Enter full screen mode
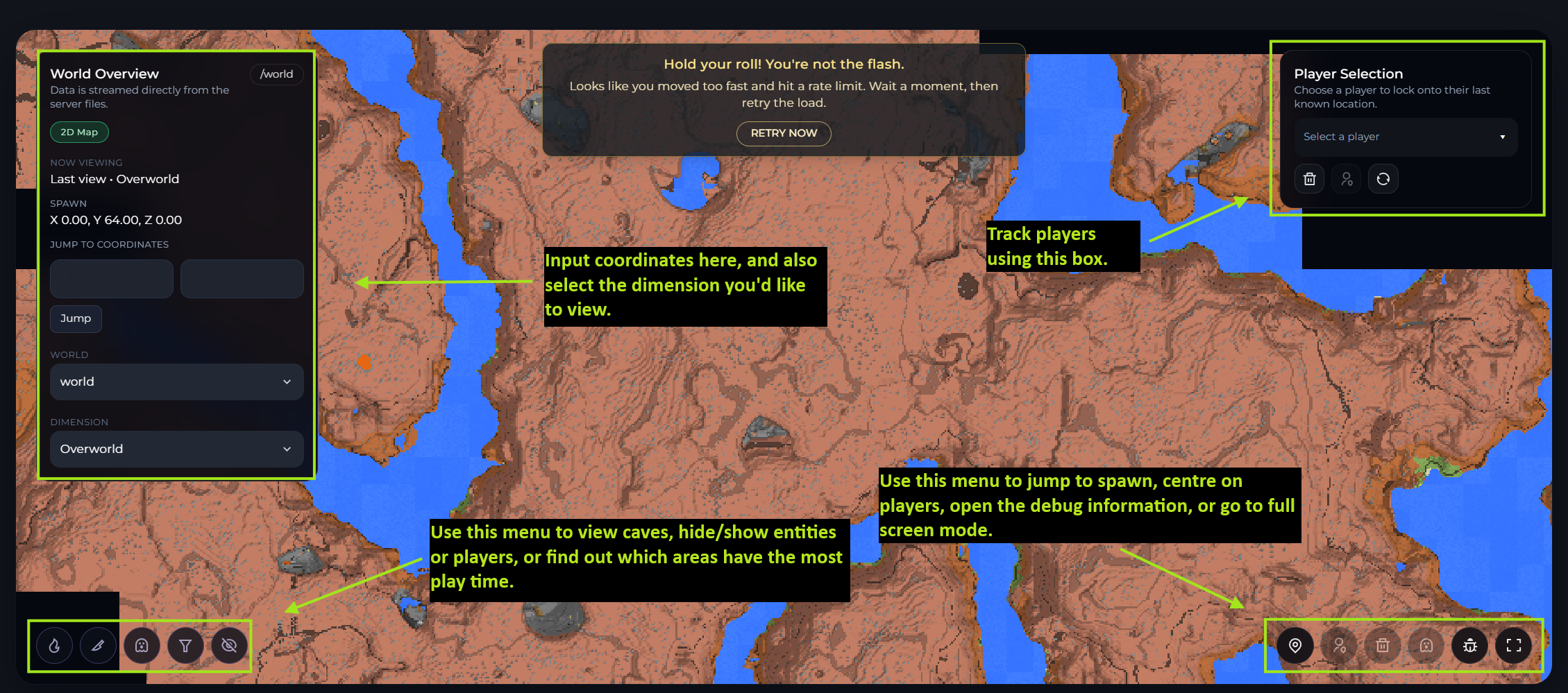This screenshot has height=693, width=1568. 1513,646
